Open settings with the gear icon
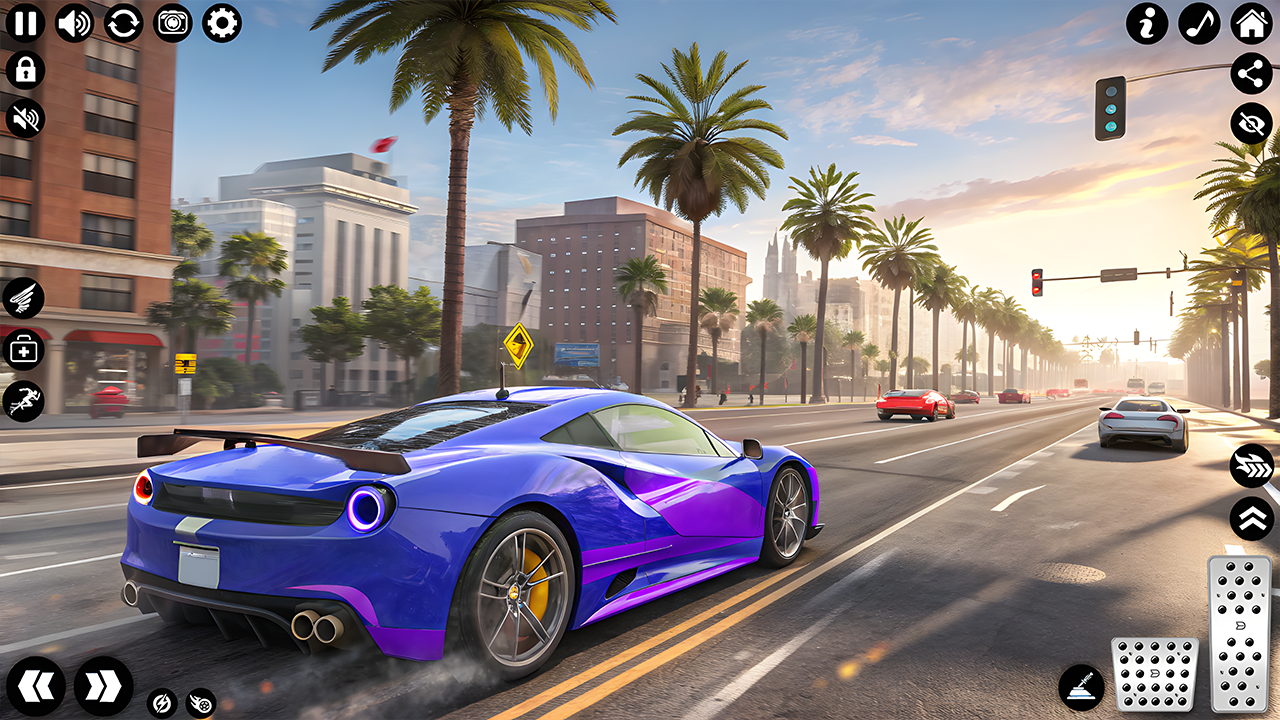The height and width of the screenshot is (720, 1280). click(222, 22)
